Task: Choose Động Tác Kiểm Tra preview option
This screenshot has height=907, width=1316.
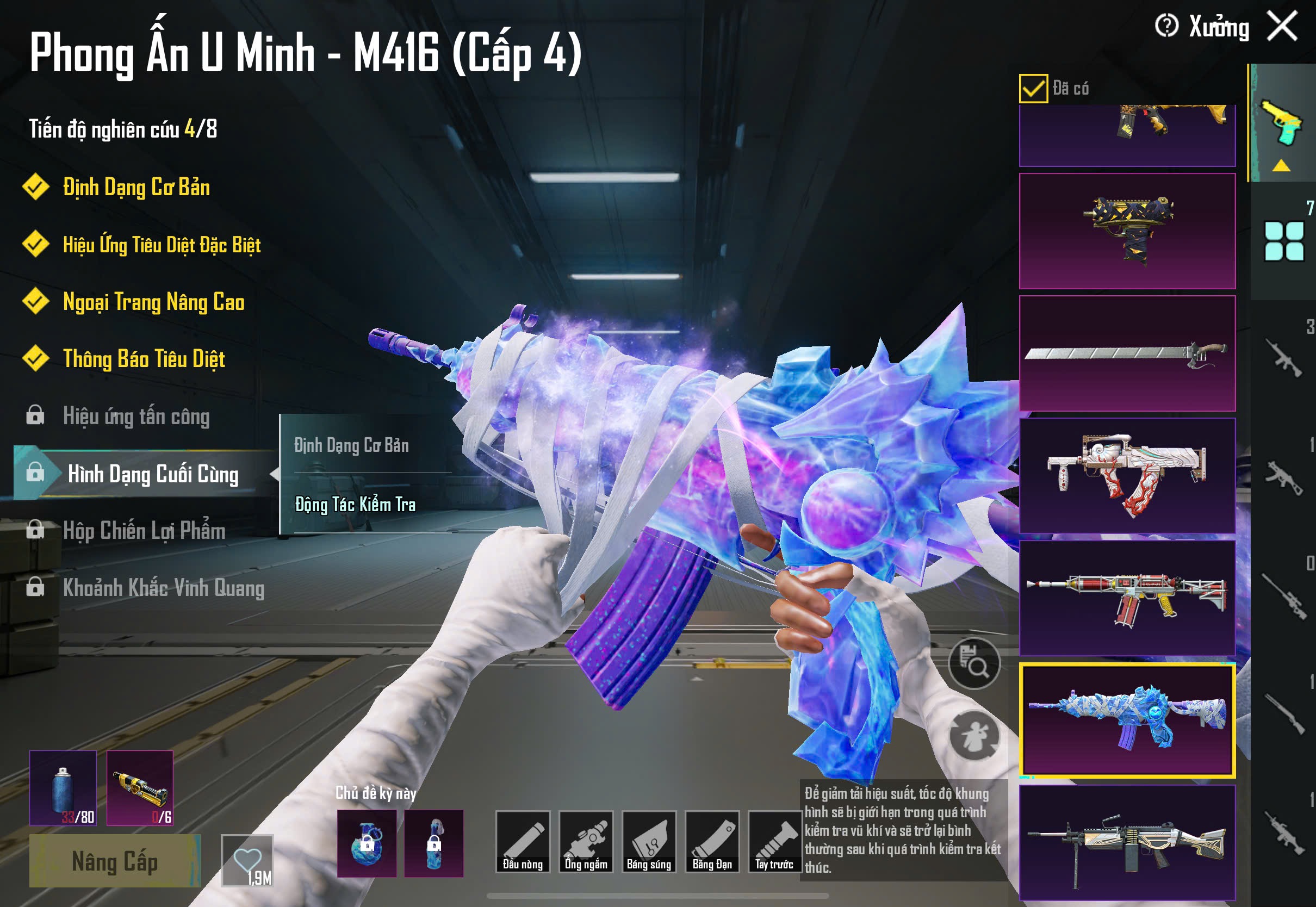Action: tap(355, 505)
